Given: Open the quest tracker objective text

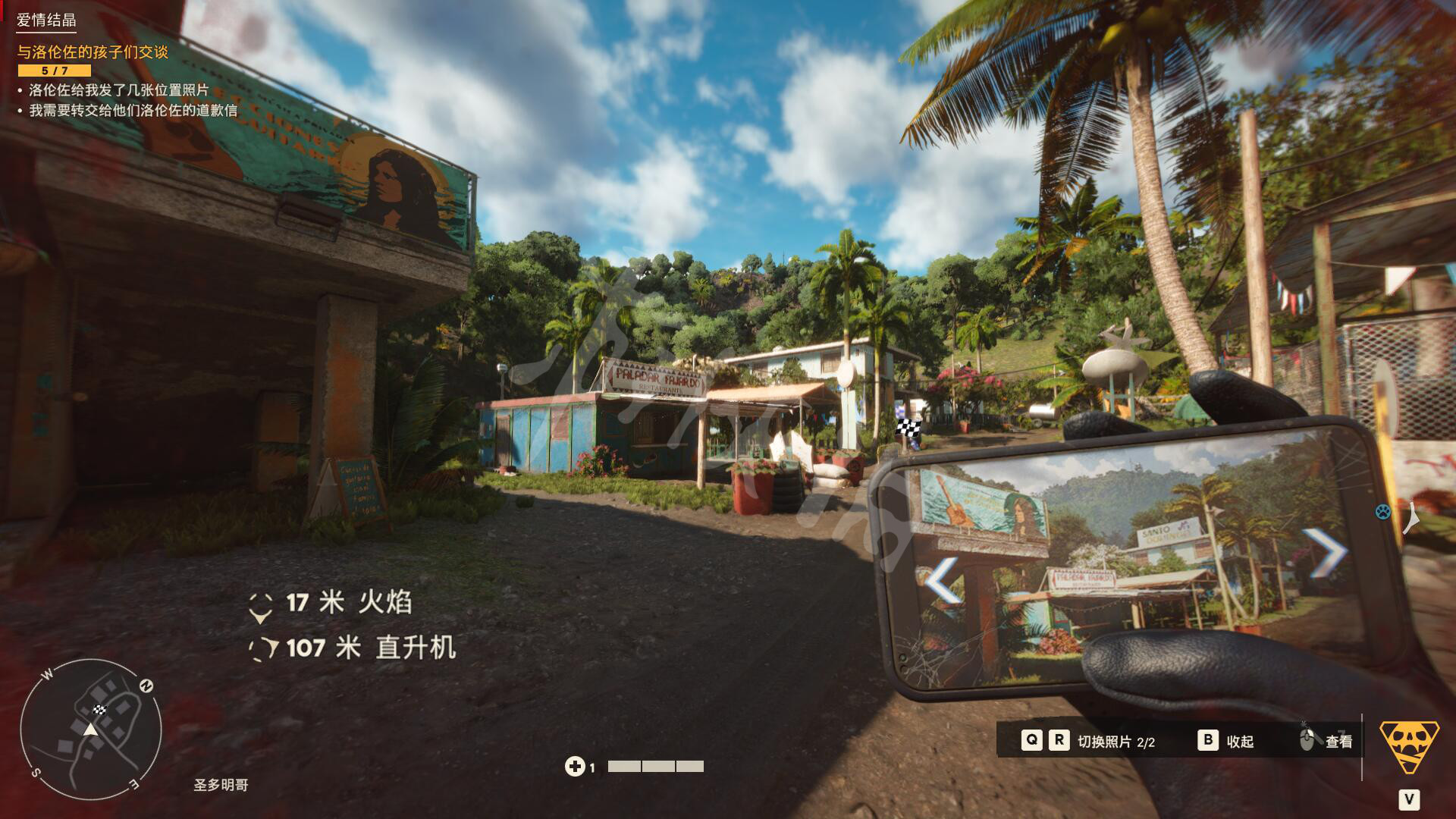Looking at the screenshot, I should pyautogui.click(x=93, y=52).
